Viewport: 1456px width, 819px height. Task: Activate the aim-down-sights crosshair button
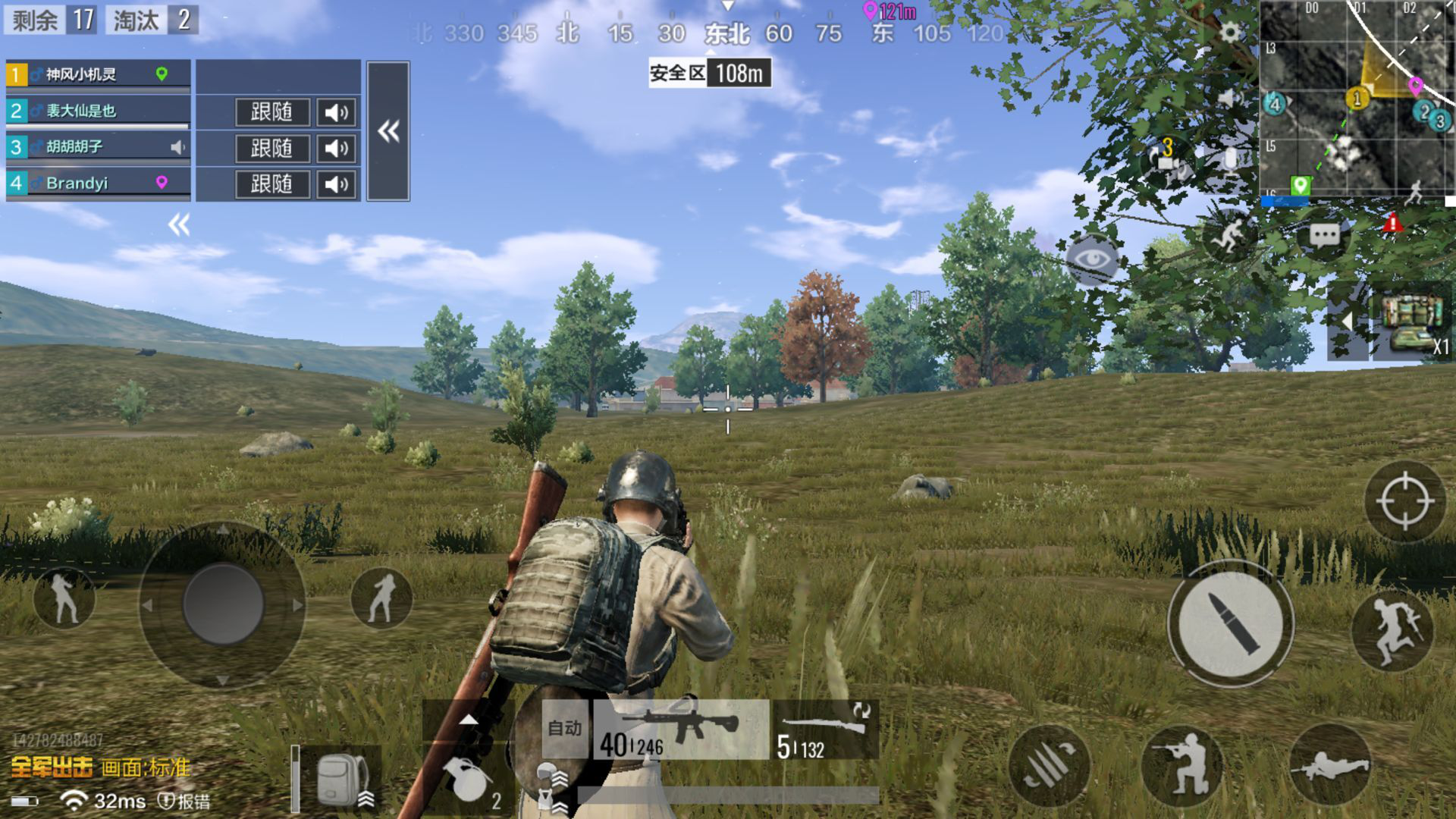1404,501
